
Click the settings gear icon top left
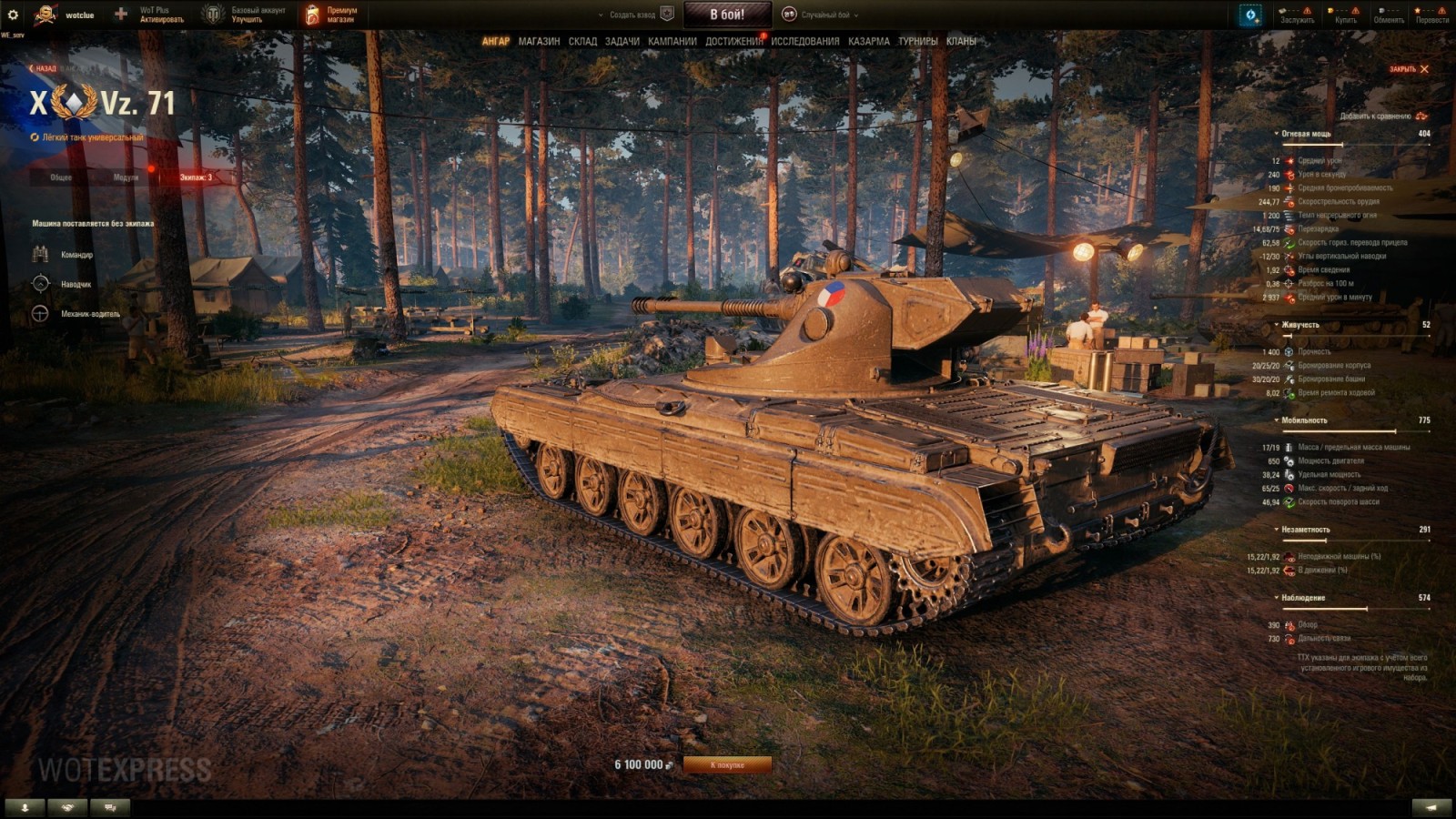coord(12,13)
